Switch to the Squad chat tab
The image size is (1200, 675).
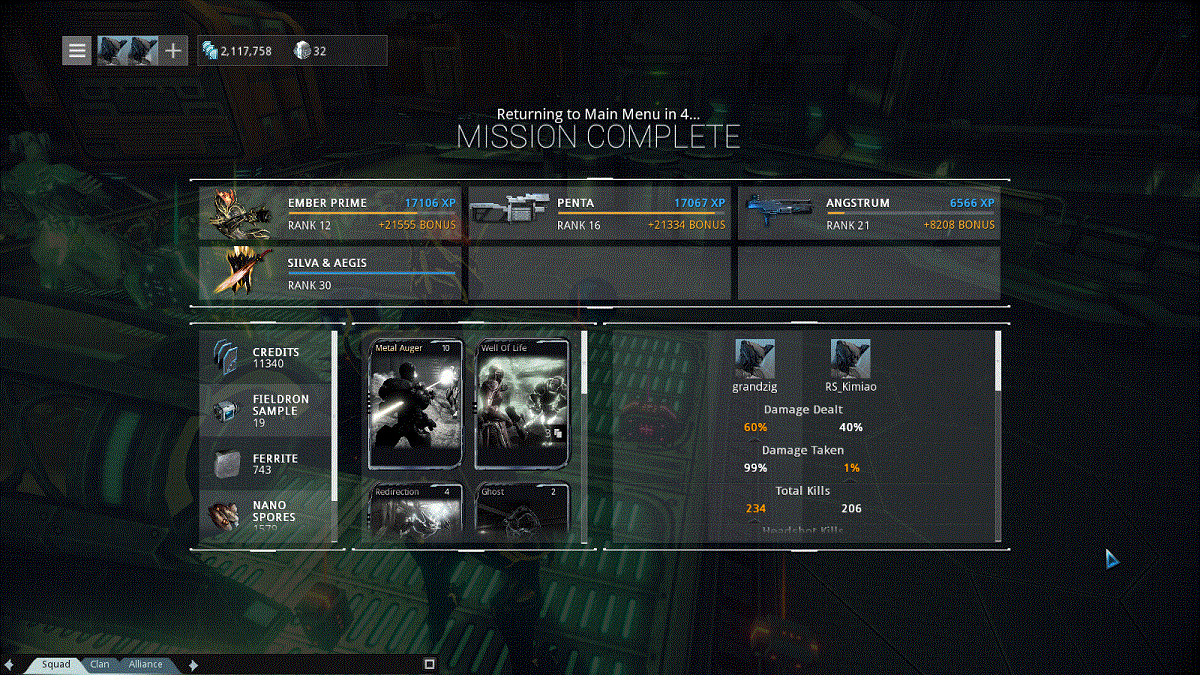(56, 664)
